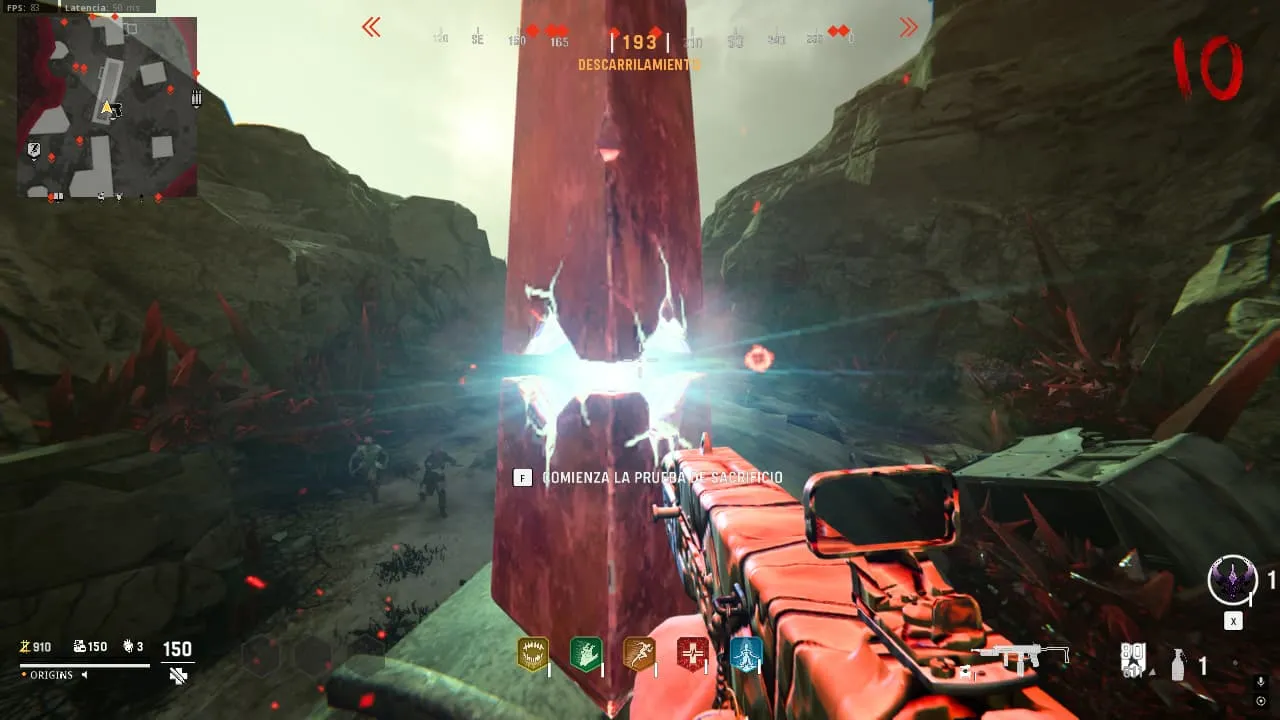The image size is (1280, 720).
Task: Activate the purple field upgrade icon
Action: click(1232, 580)
